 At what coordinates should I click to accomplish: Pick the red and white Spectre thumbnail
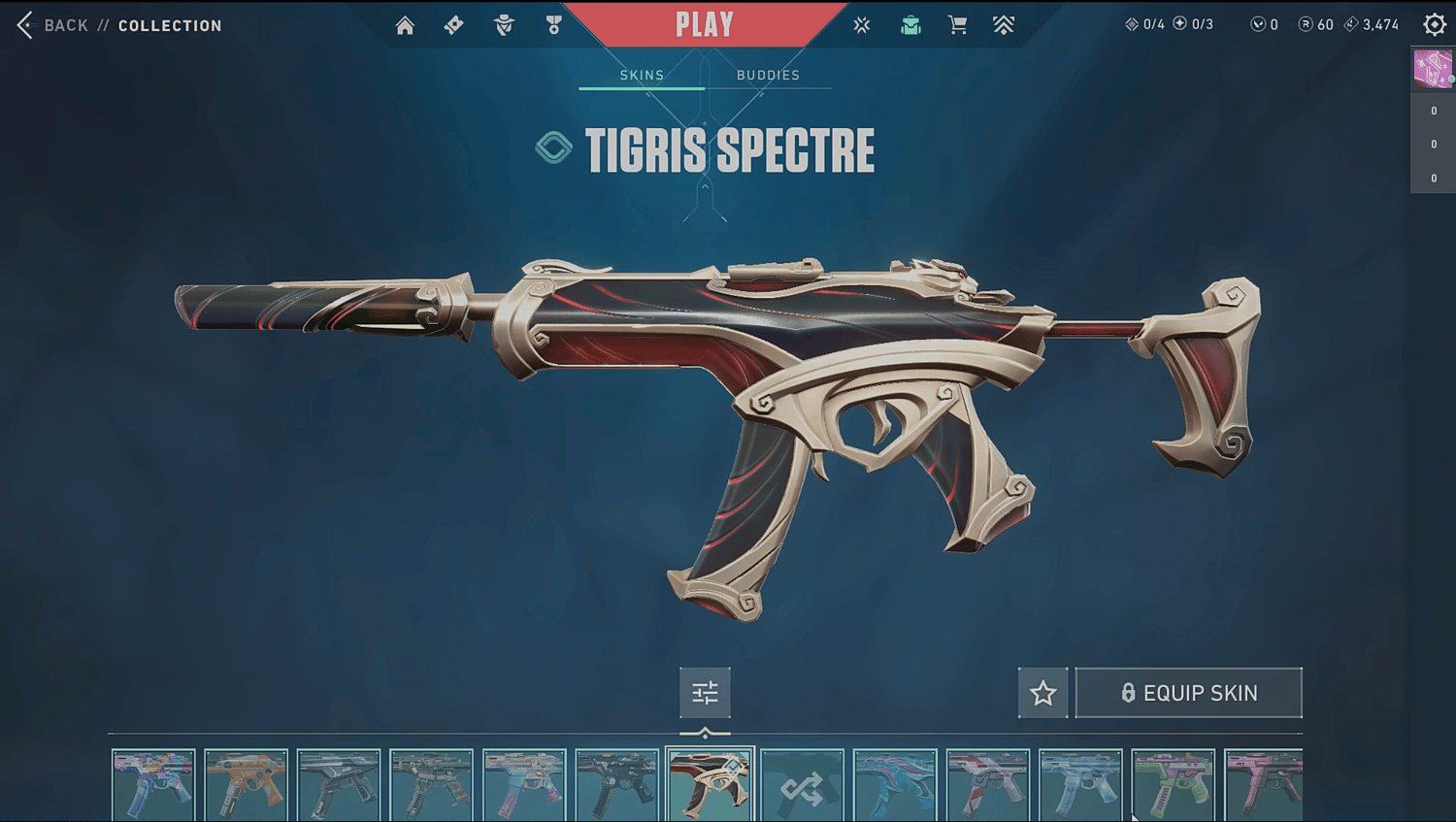pos(987,786)
